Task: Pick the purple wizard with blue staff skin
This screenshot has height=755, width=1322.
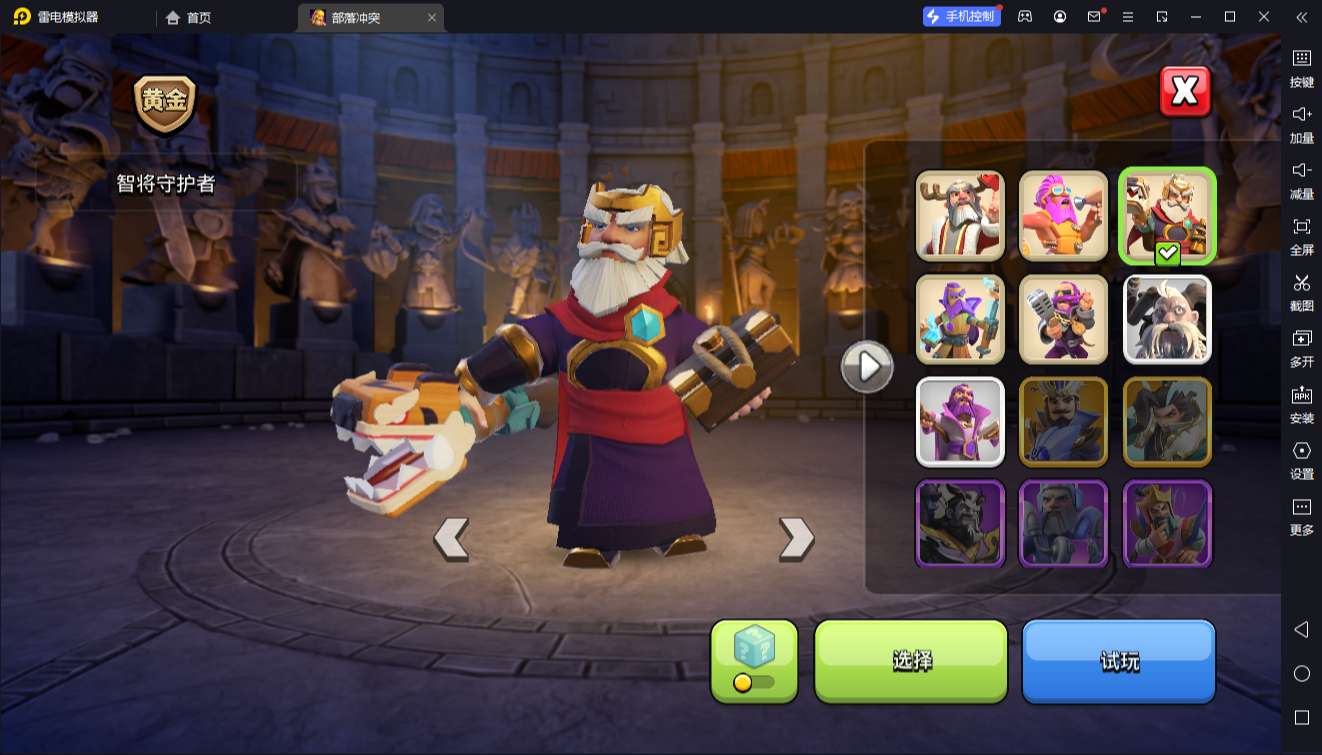Action: pyautogui.click(x=960, y=319)
